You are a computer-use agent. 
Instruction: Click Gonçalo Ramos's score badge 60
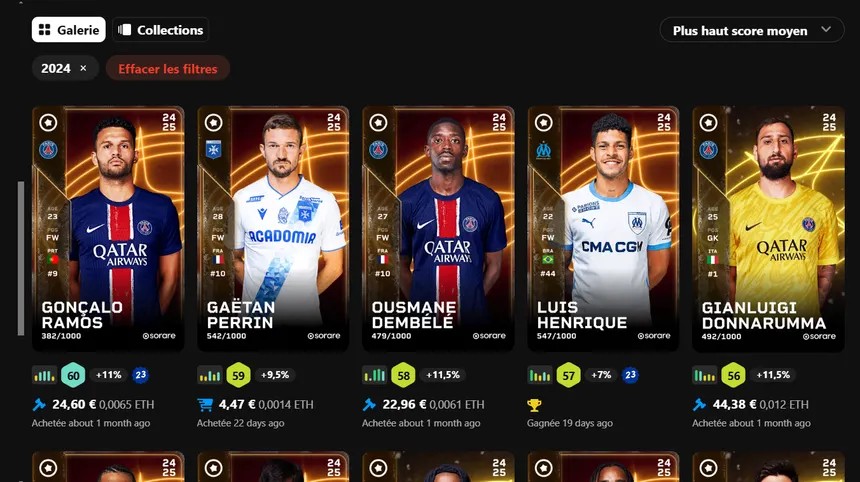click(73, 375)
